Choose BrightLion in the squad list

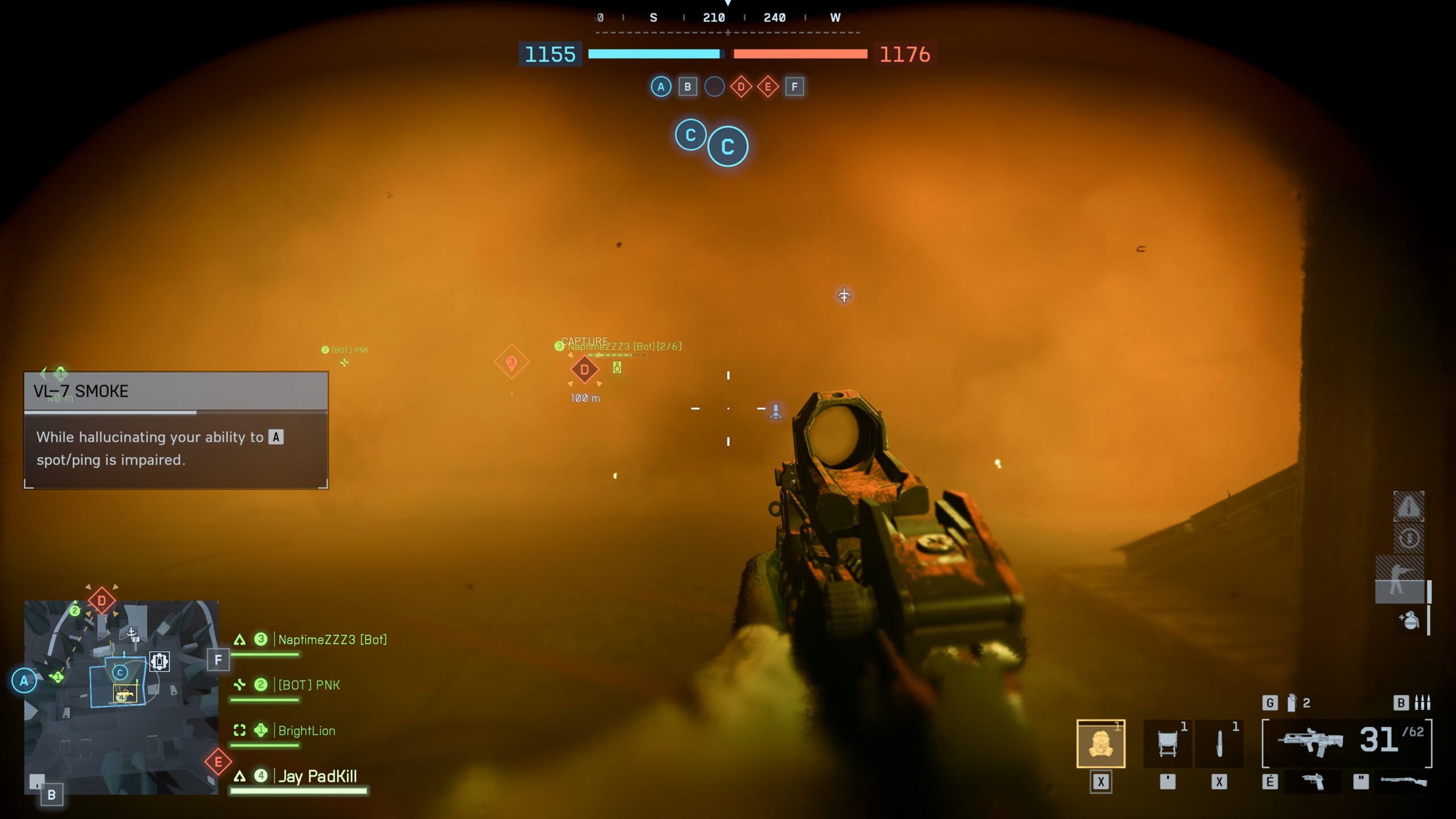tap(307, 731)
